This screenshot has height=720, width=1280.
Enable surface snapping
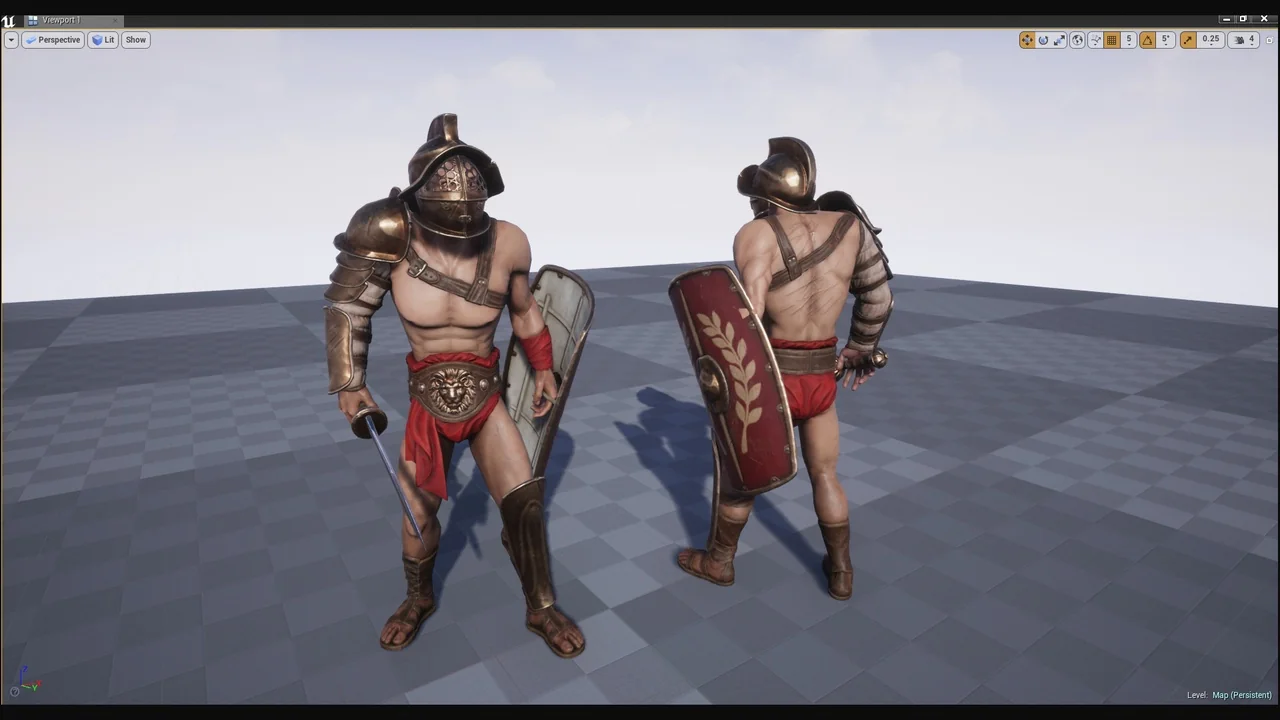(1095, 39)
